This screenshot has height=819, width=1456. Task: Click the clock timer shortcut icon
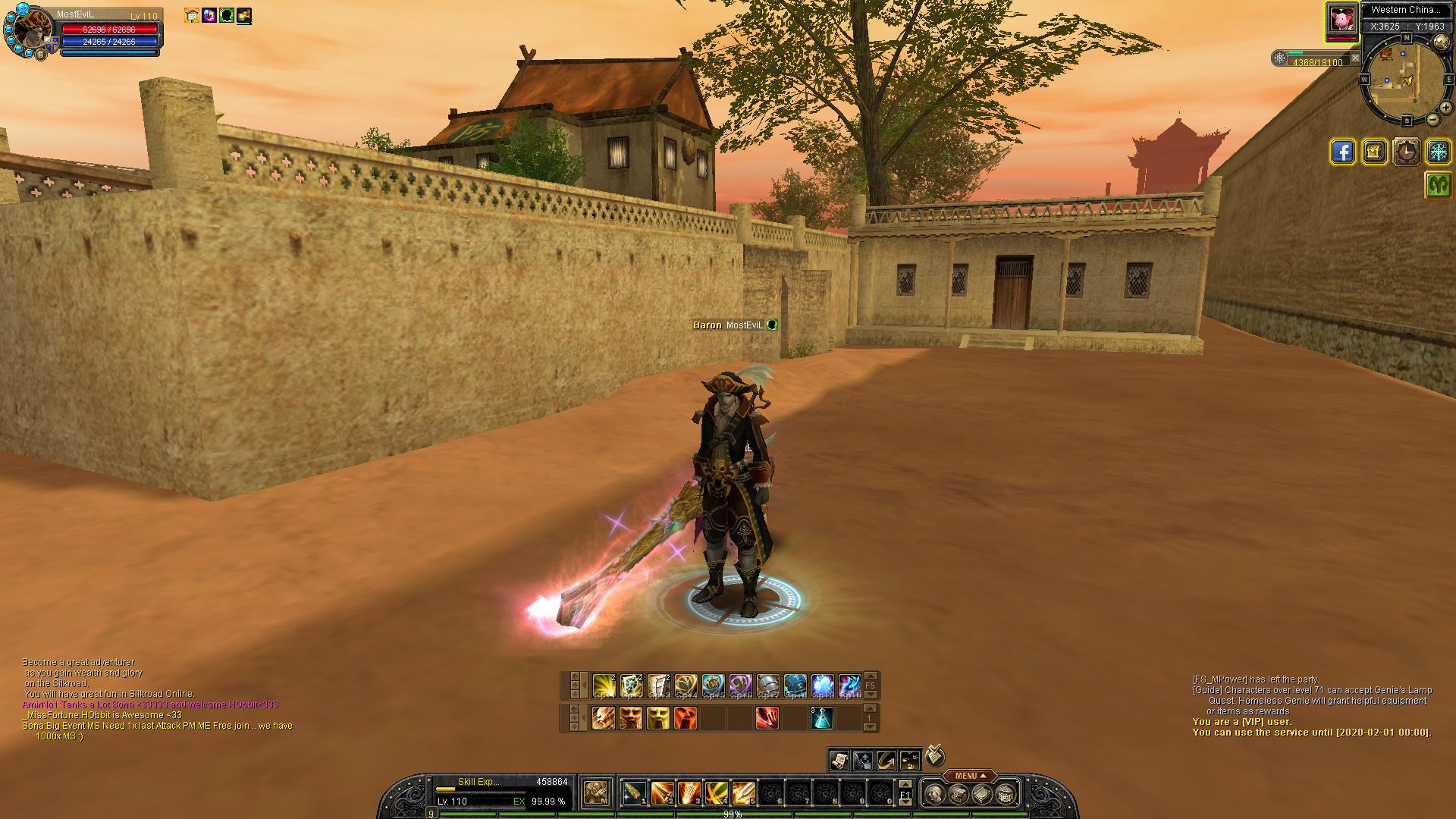[1406, 152]
